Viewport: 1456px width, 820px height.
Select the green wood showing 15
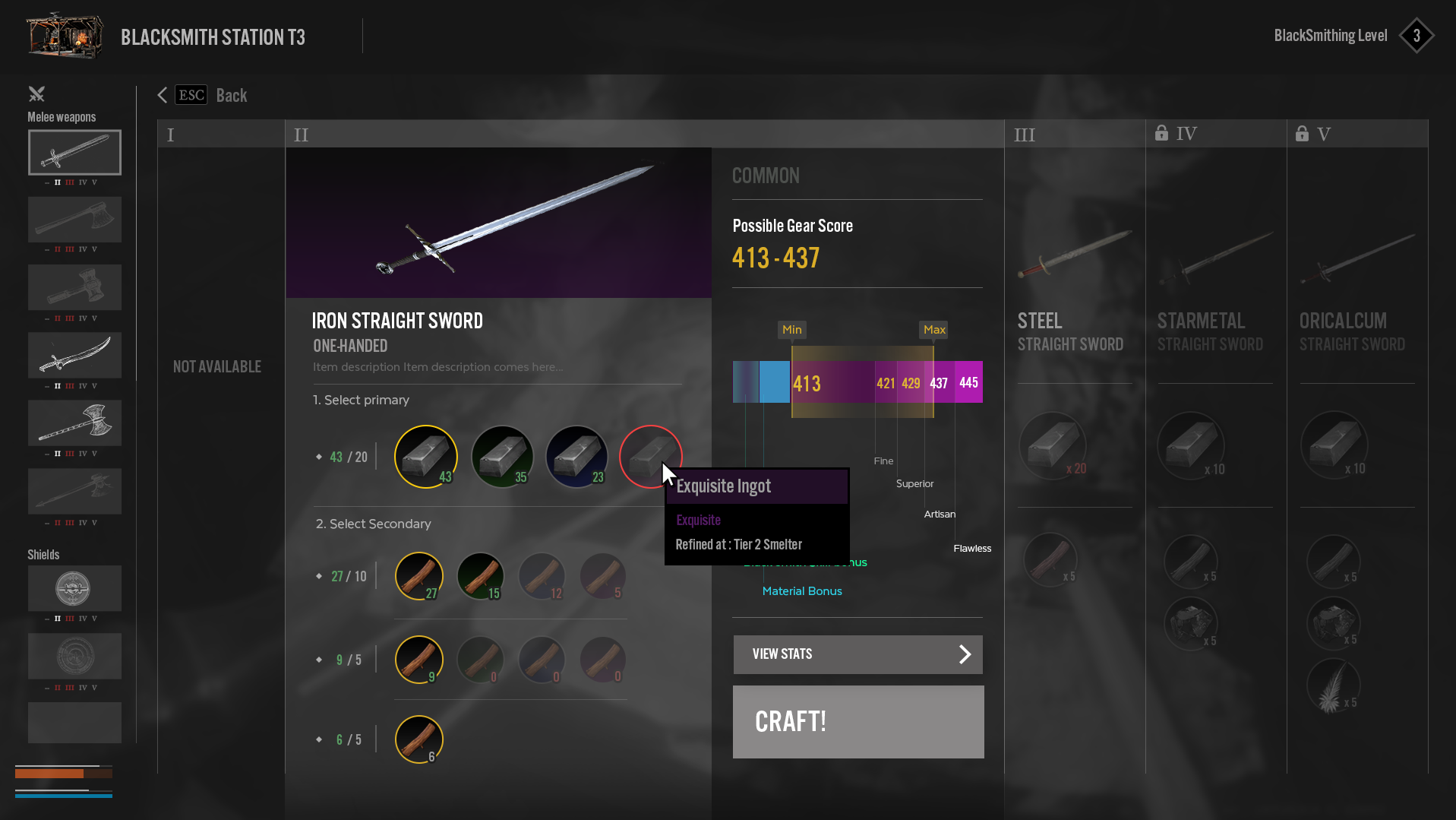point(481,575)
